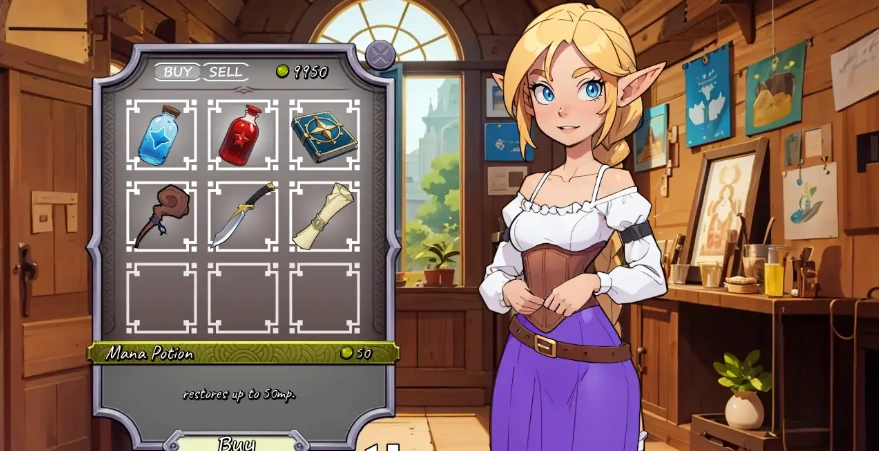Viewport: 879px width, 451px height.
Task: Select the blue Mana Potion
Action: (x=161, y=135)
